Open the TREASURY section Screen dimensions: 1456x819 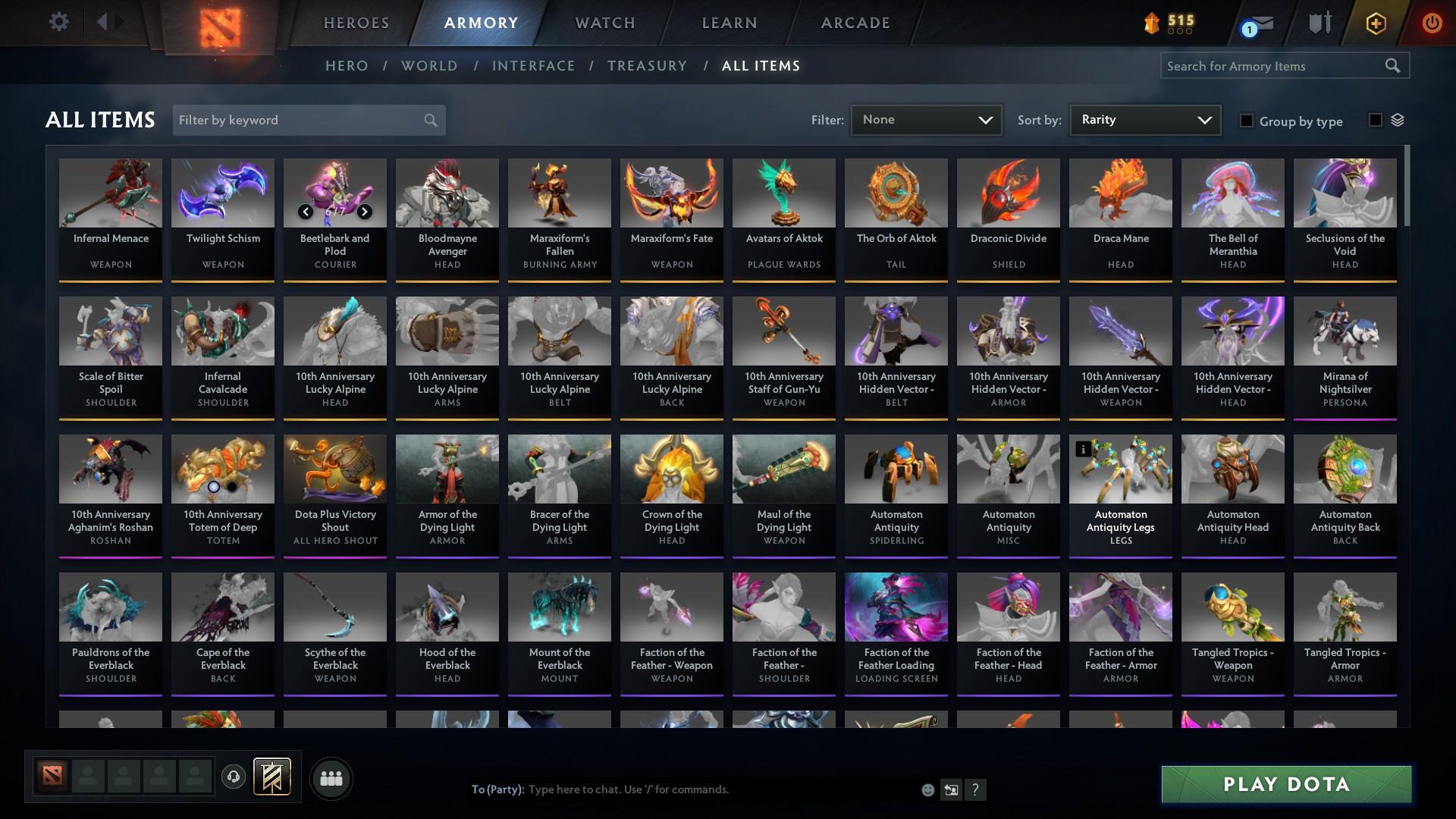647,66
